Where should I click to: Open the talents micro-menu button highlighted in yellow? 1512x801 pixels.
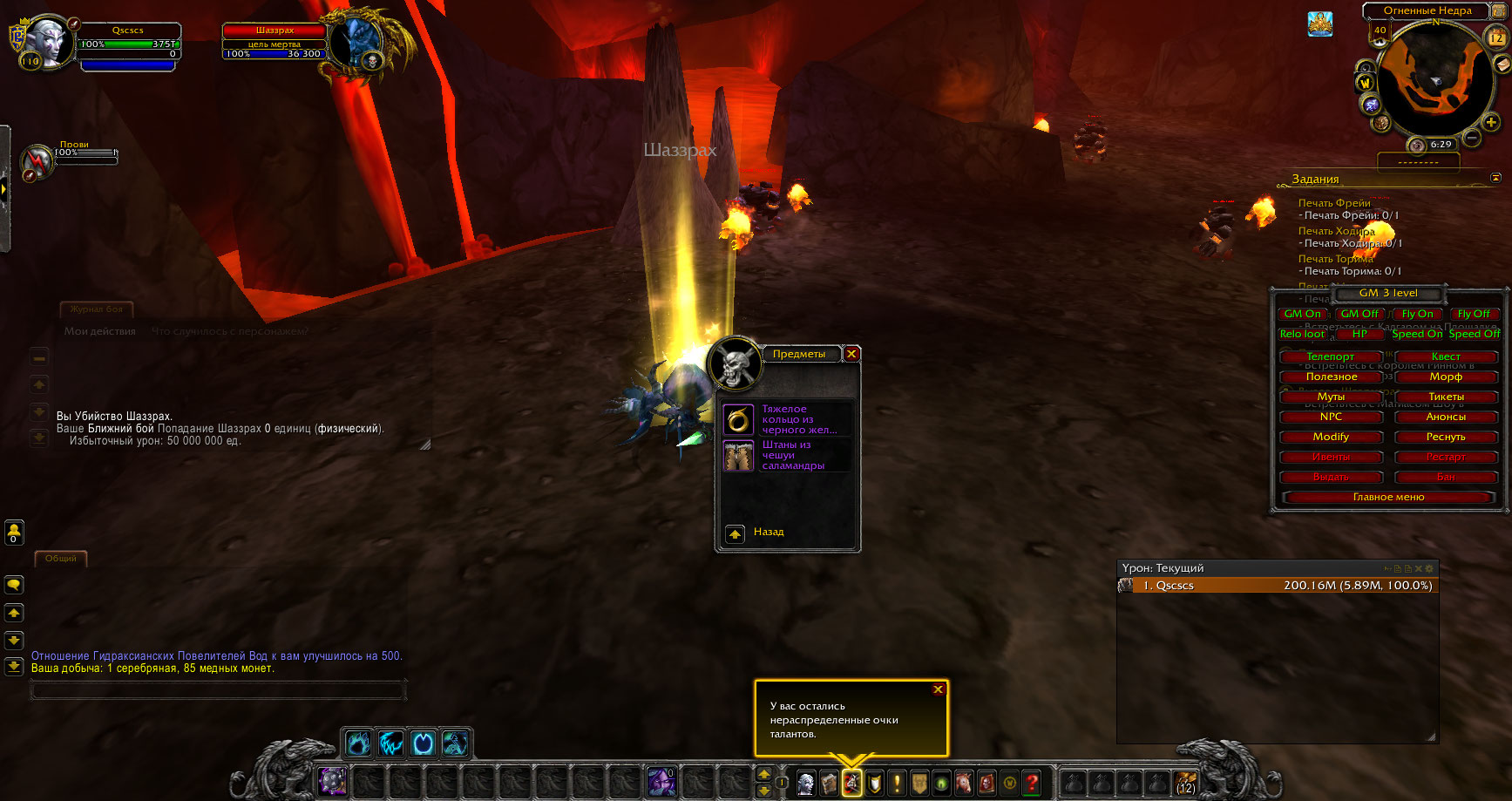click(x=851, y=783)
